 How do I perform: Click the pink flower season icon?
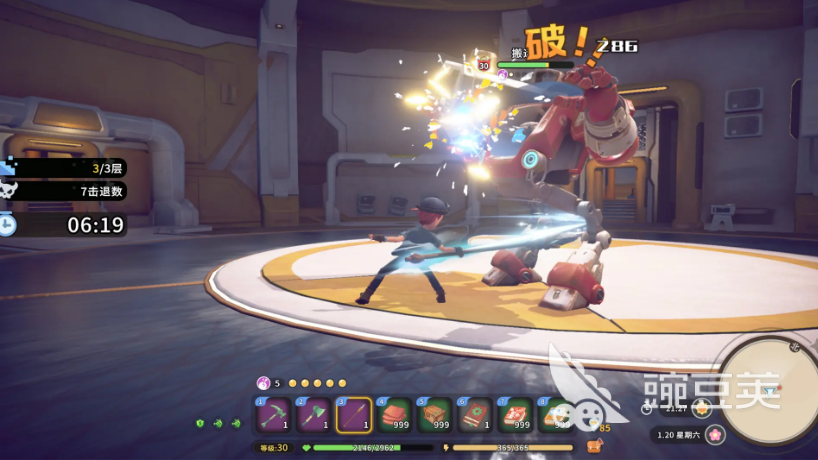(x=714, y=435)
